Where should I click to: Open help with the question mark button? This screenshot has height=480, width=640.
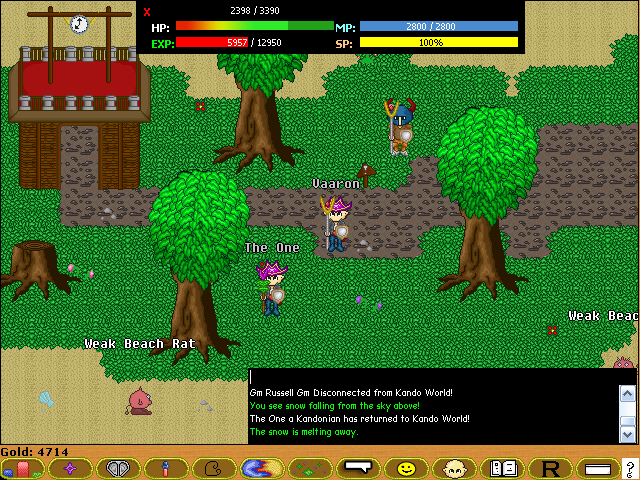click(629, 468)
